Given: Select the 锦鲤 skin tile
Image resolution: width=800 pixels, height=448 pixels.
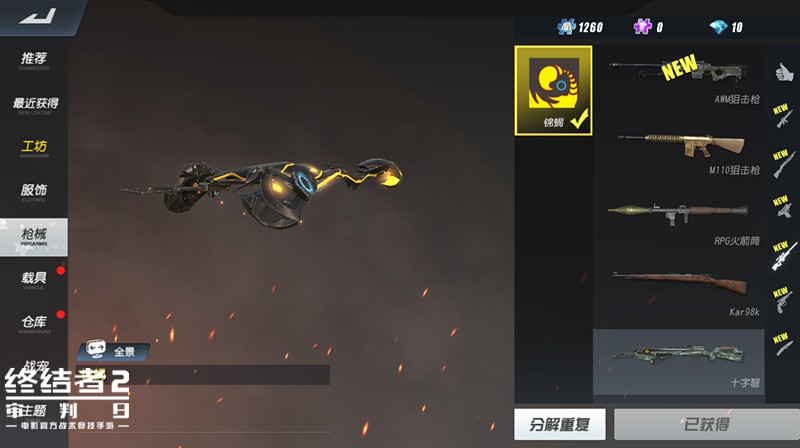Looking at the screenshot, I should 553,90.
